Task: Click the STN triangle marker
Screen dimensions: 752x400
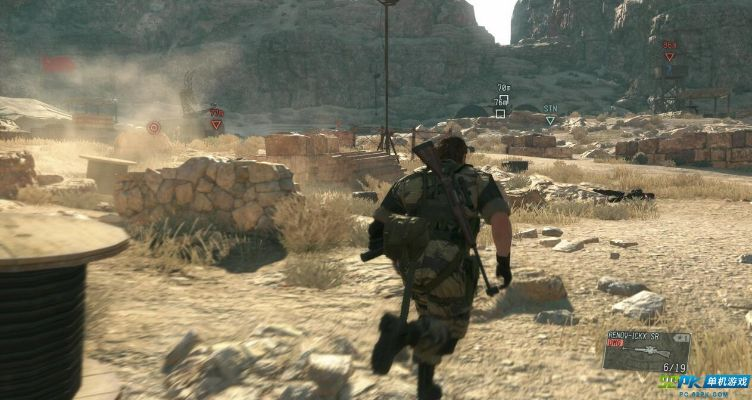Action: click(550, 120)
